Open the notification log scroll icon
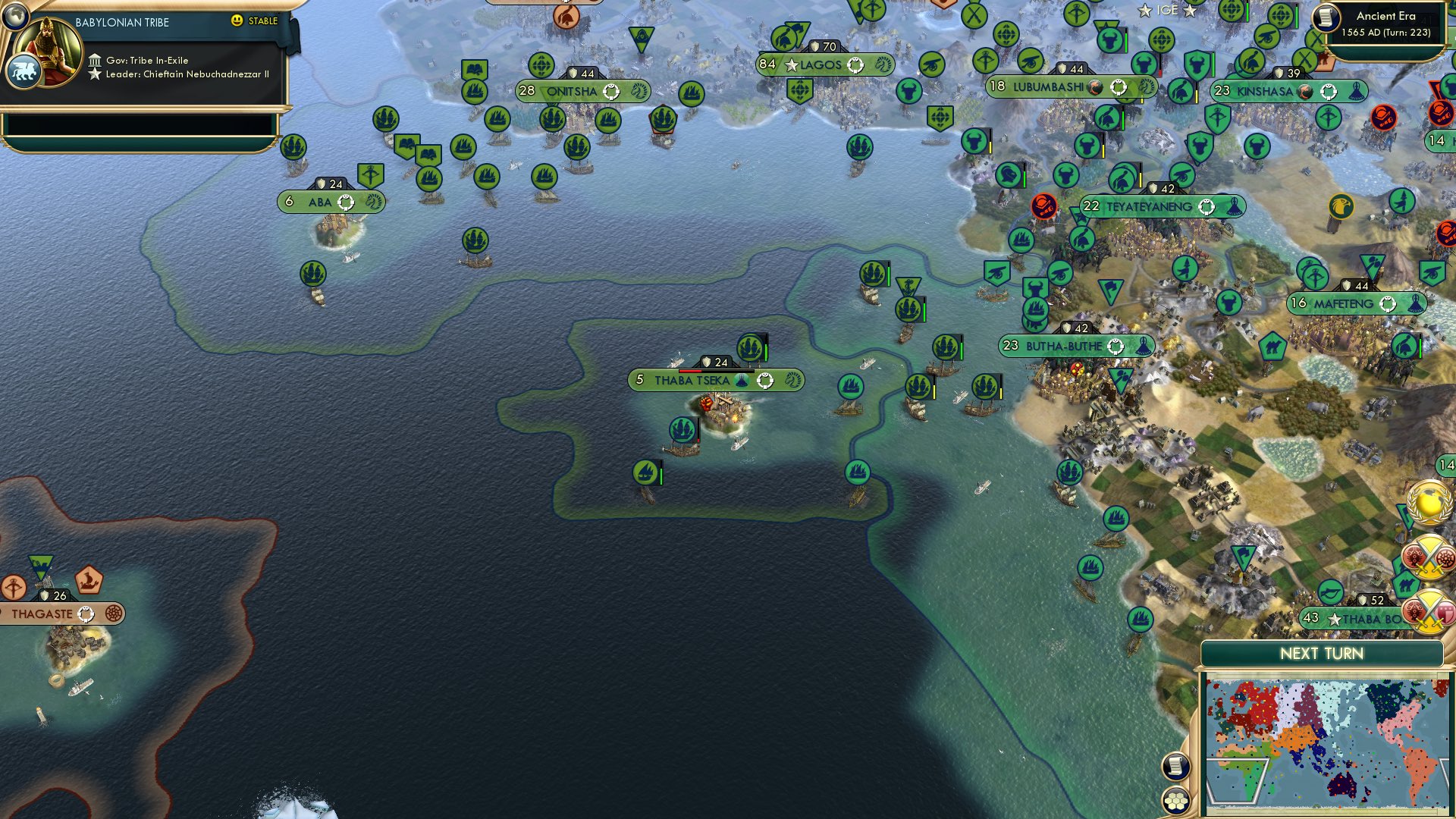Image resolution: width=1456 pixels, height=819 pixels. point(1175,767)
